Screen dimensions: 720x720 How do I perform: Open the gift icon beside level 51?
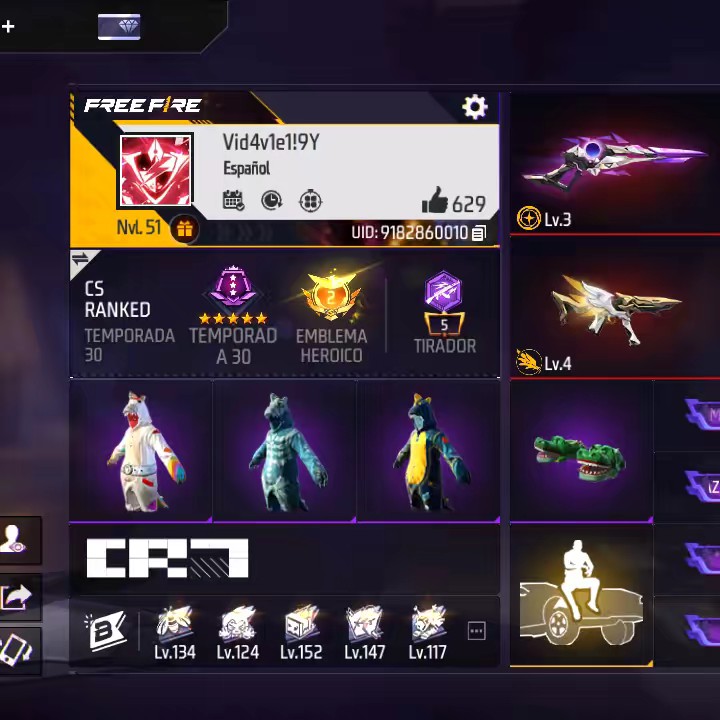tap(184, 229)
